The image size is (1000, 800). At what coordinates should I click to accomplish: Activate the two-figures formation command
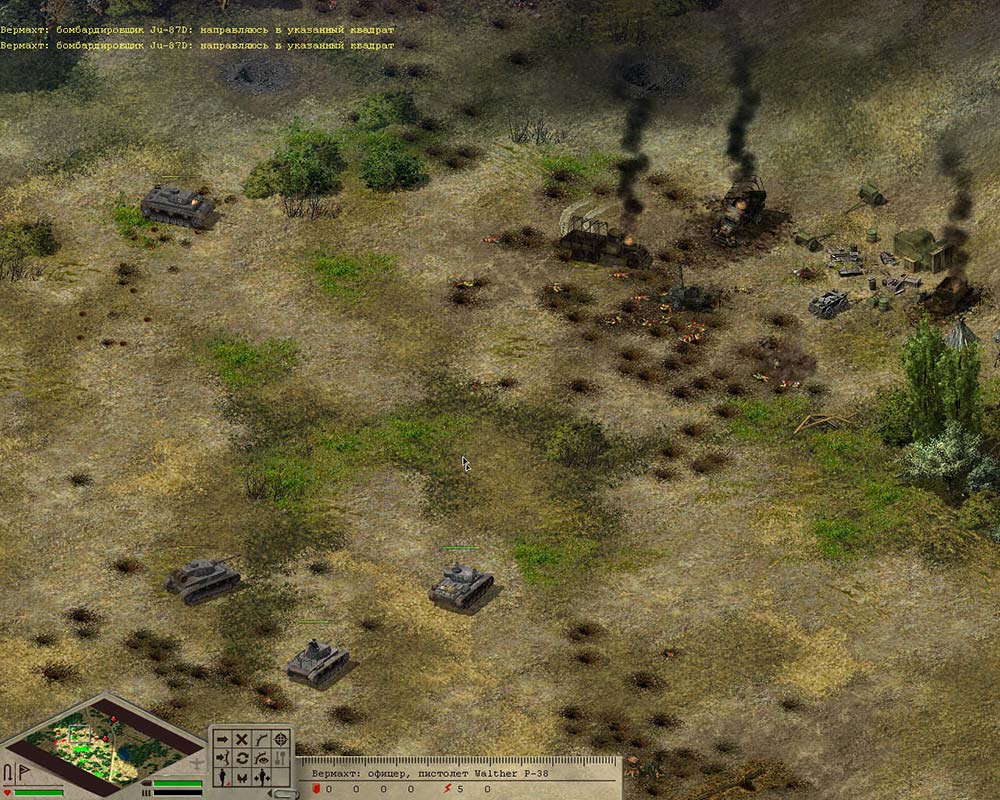(x=241, y=777)
